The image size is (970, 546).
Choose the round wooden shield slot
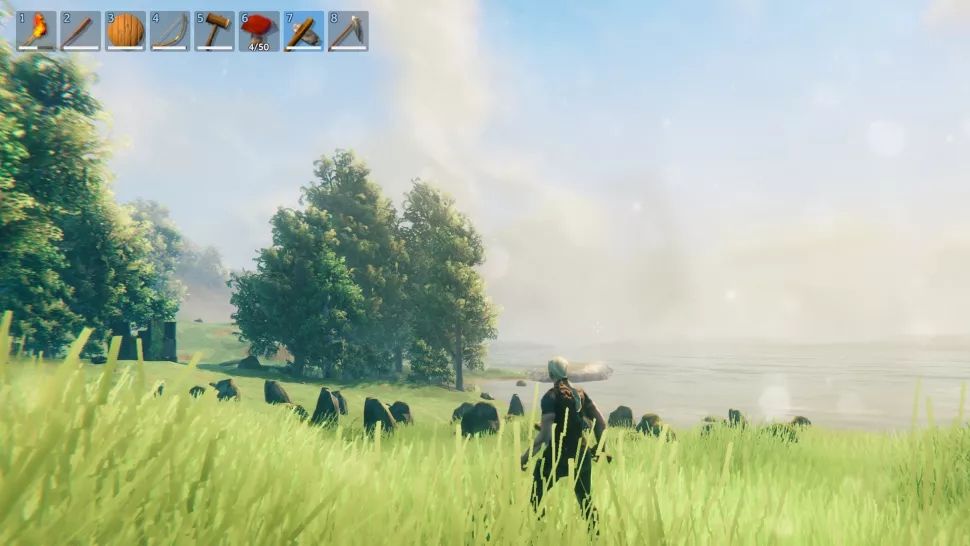[x=125, y=31]
